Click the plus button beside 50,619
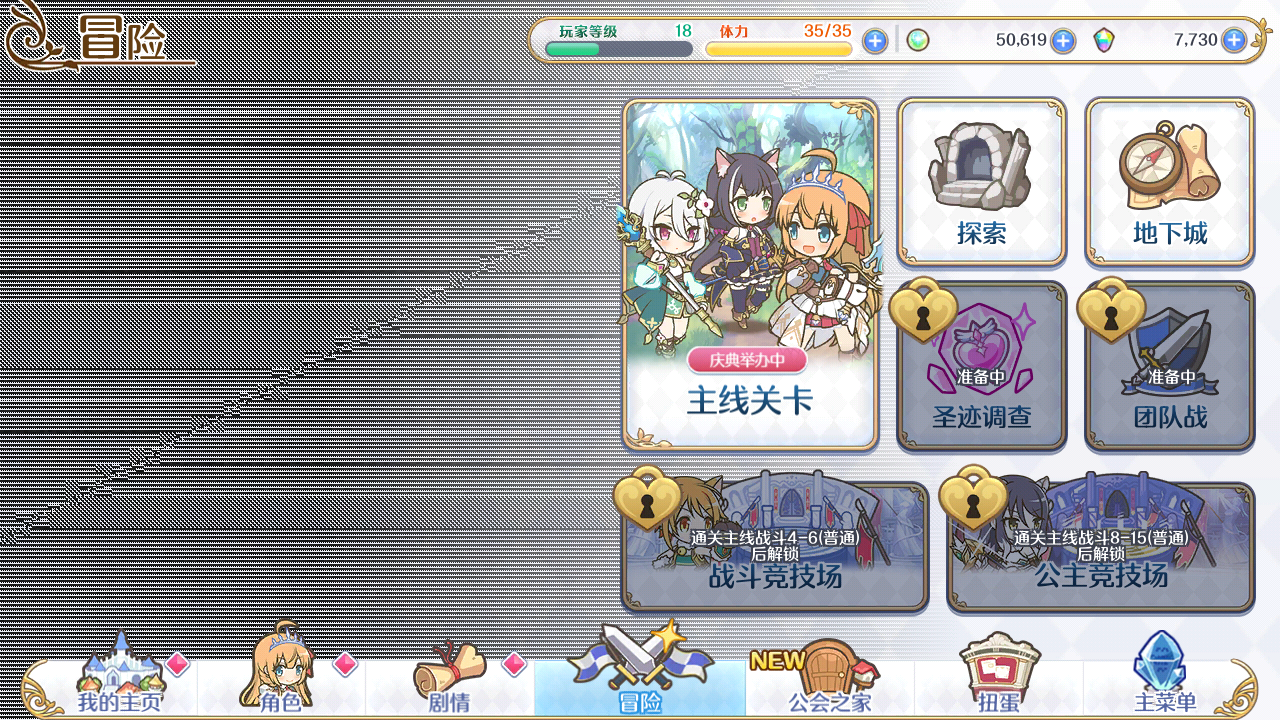Viewport: 1280px width, 720px height. pos(1063,41)
